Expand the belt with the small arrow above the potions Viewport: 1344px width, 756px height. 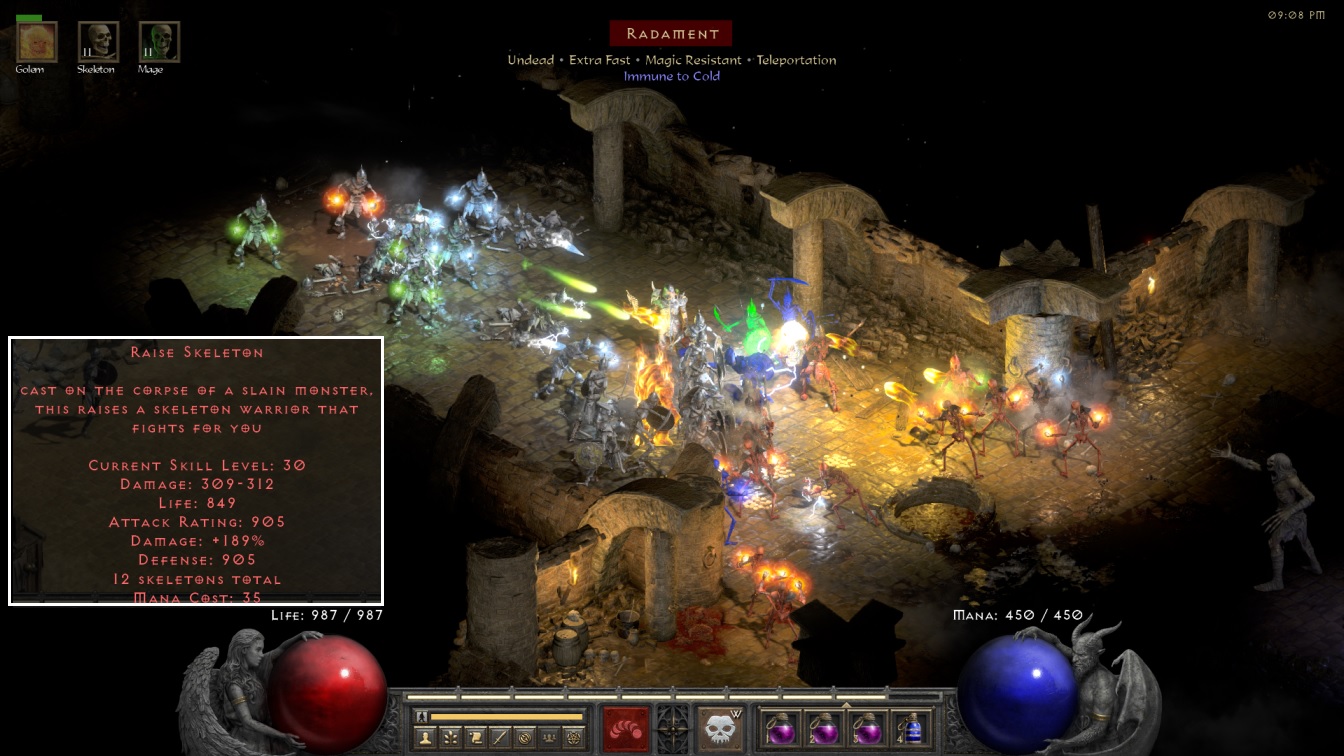[x=846, y=705]
